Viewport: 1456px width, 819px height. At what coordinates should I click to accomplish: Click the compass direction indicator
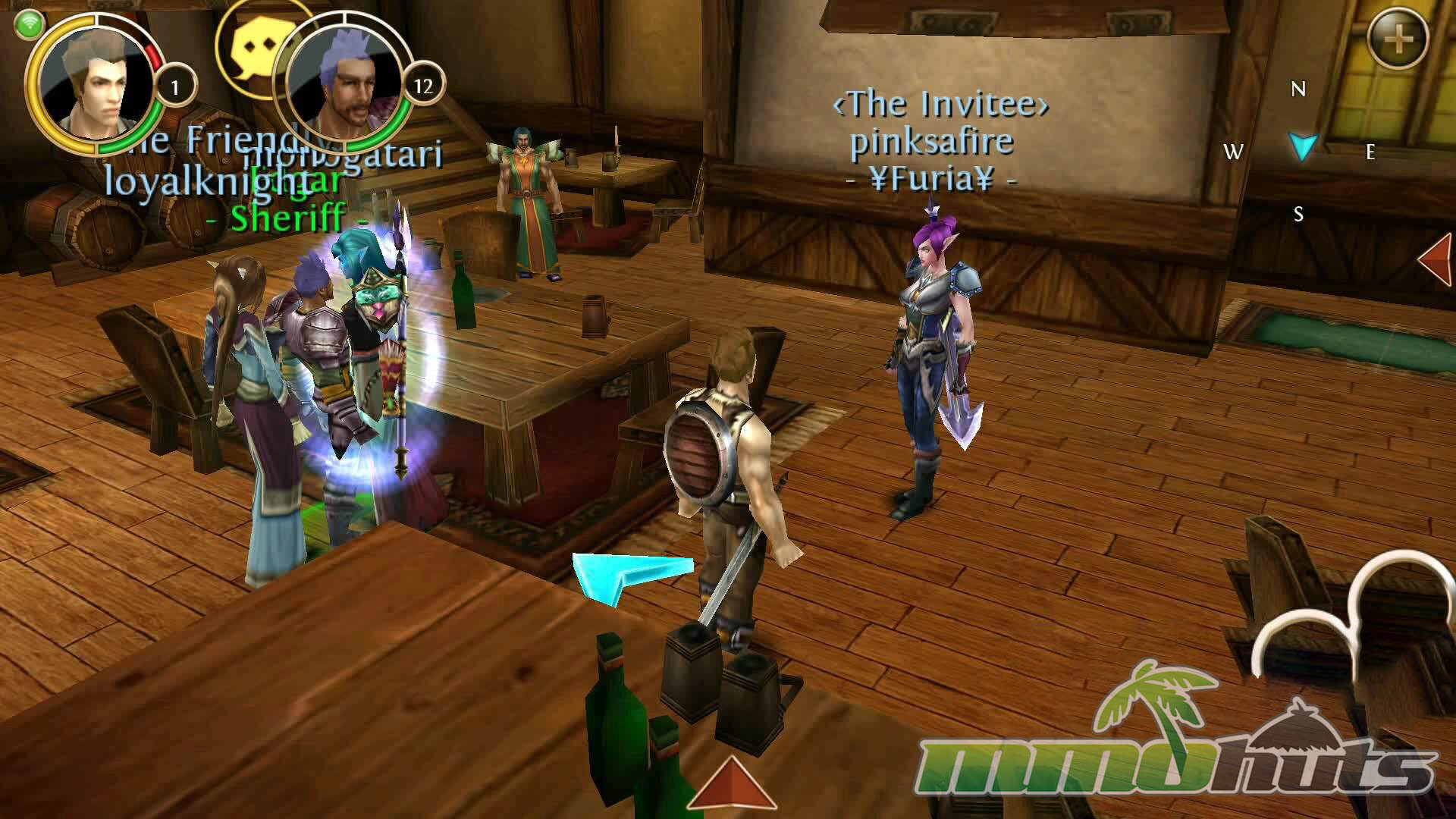tap(1303, 146)
